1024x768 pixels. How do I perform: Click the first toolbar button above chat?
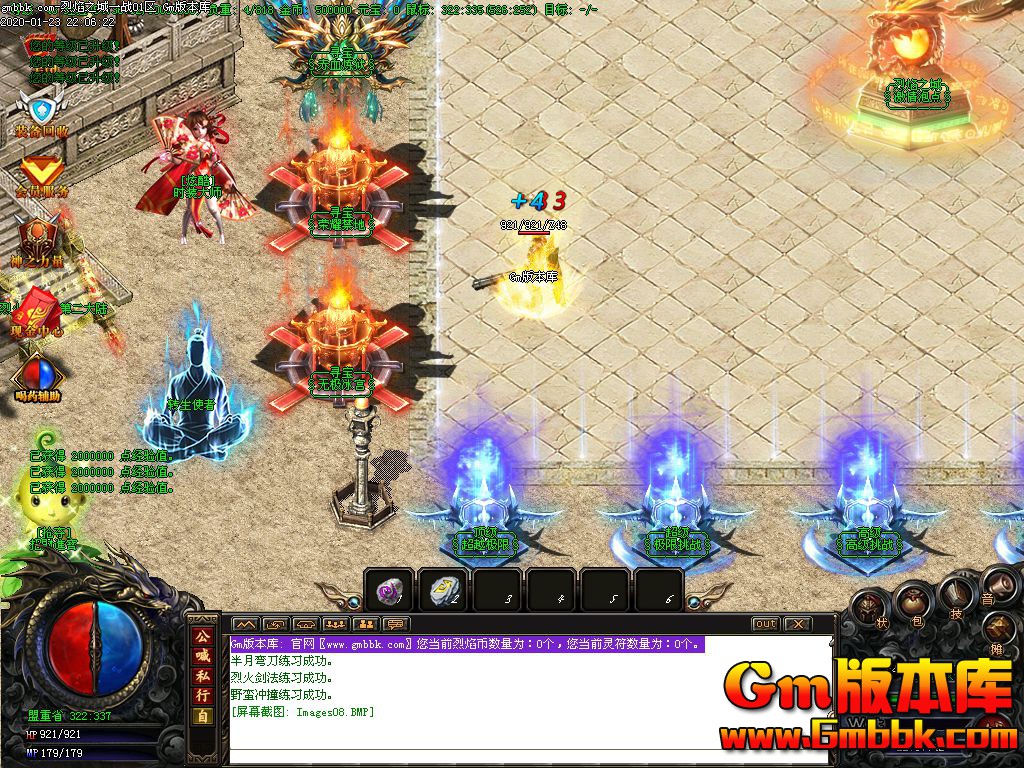point(245,624)
